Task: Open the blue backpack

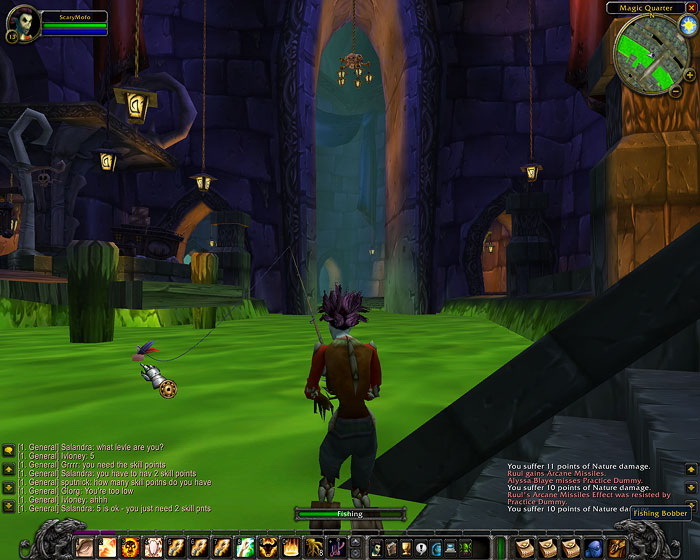Action: point(594,547)
